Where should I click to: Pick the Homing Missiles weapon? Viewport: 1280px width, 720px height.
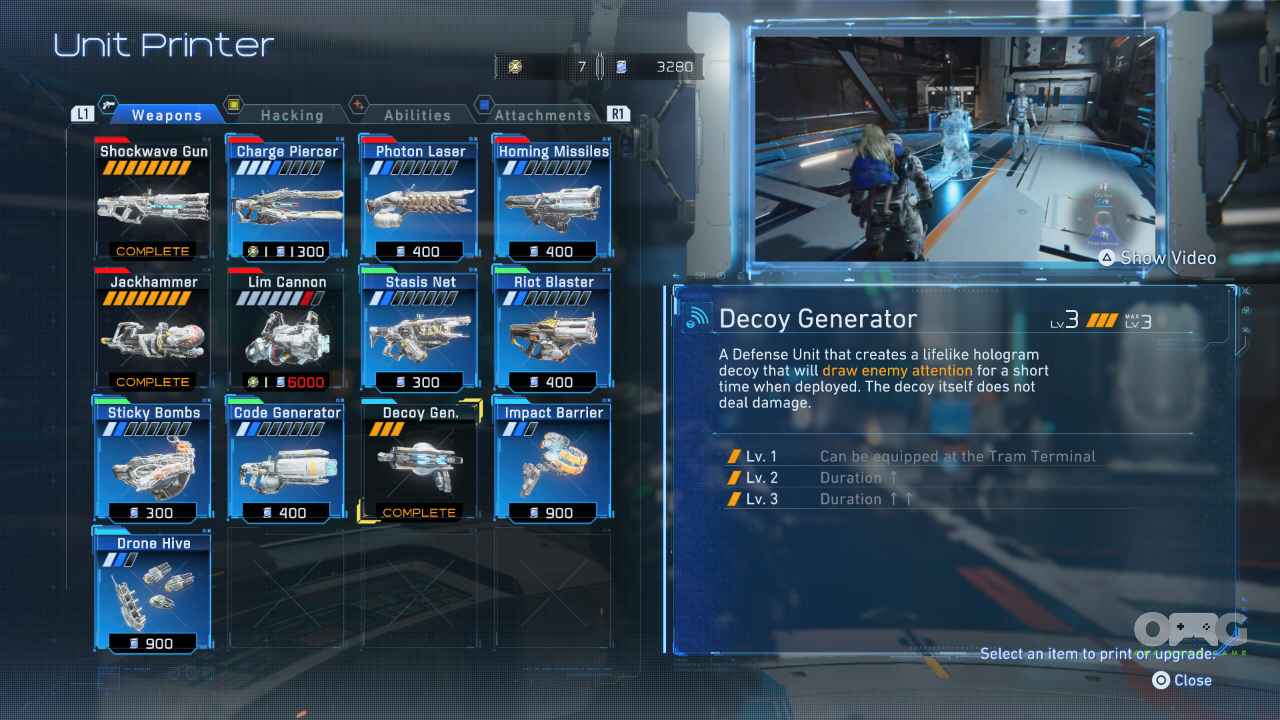pyautogui.click(x=552, y=200)
